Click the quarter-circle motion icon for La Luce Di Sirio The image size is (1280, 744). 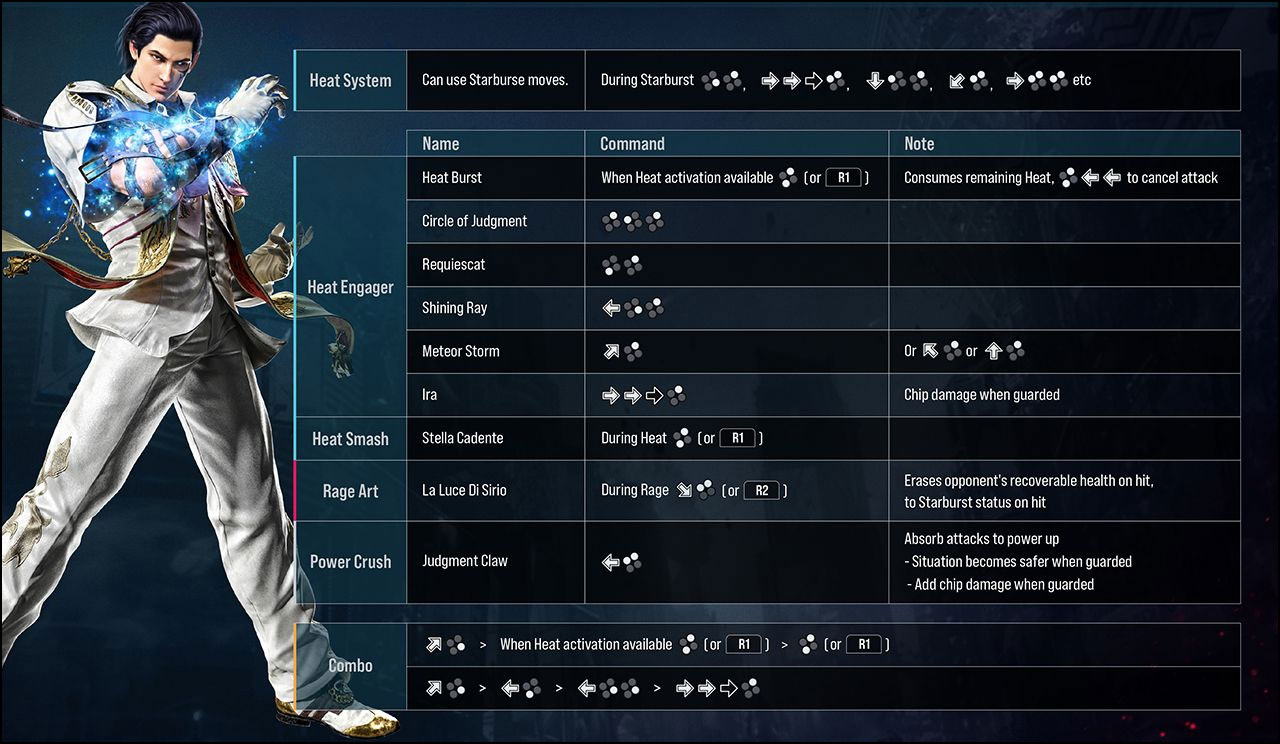coord(682,490)
